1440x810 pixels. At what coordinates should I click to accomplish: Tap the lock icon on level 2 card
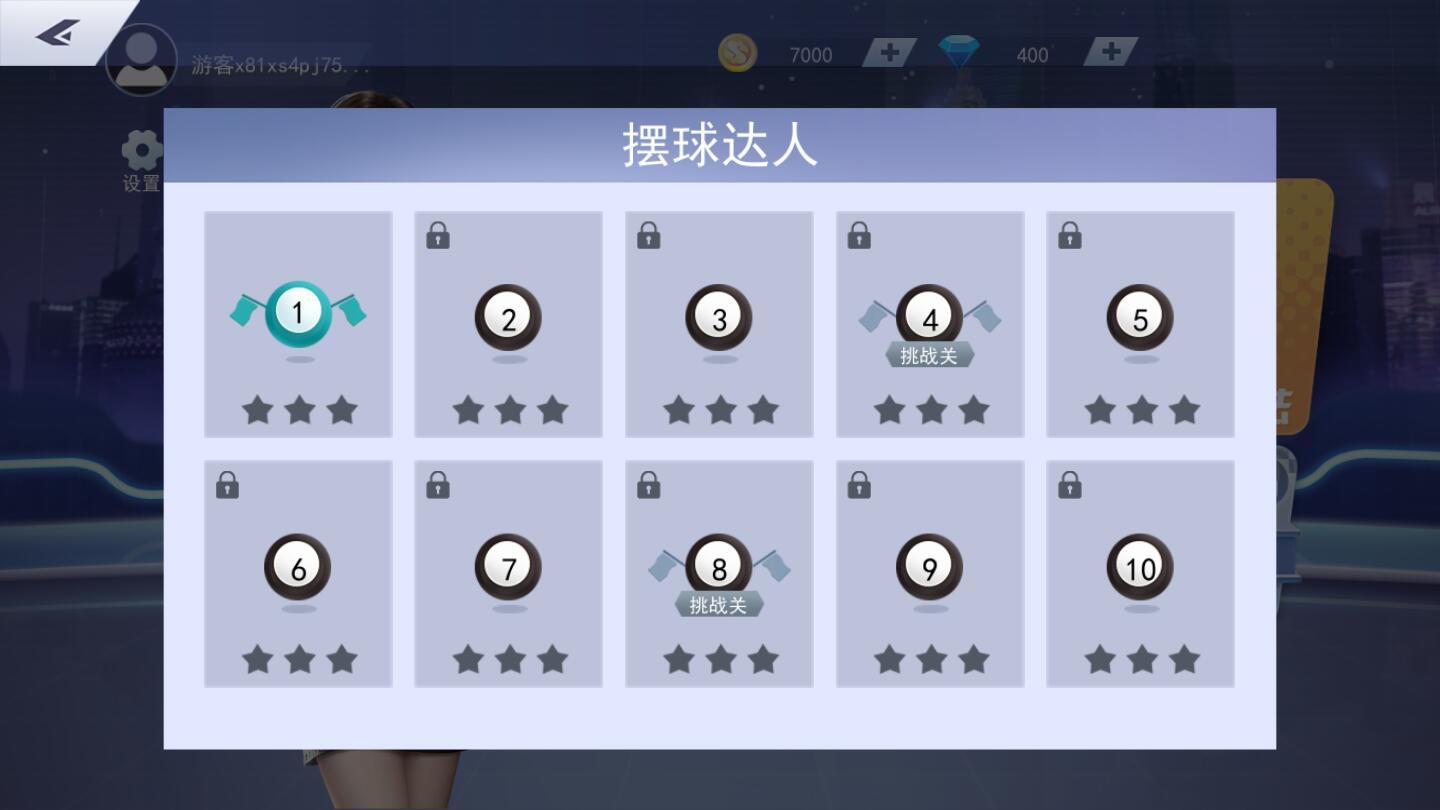click(437, 235)
